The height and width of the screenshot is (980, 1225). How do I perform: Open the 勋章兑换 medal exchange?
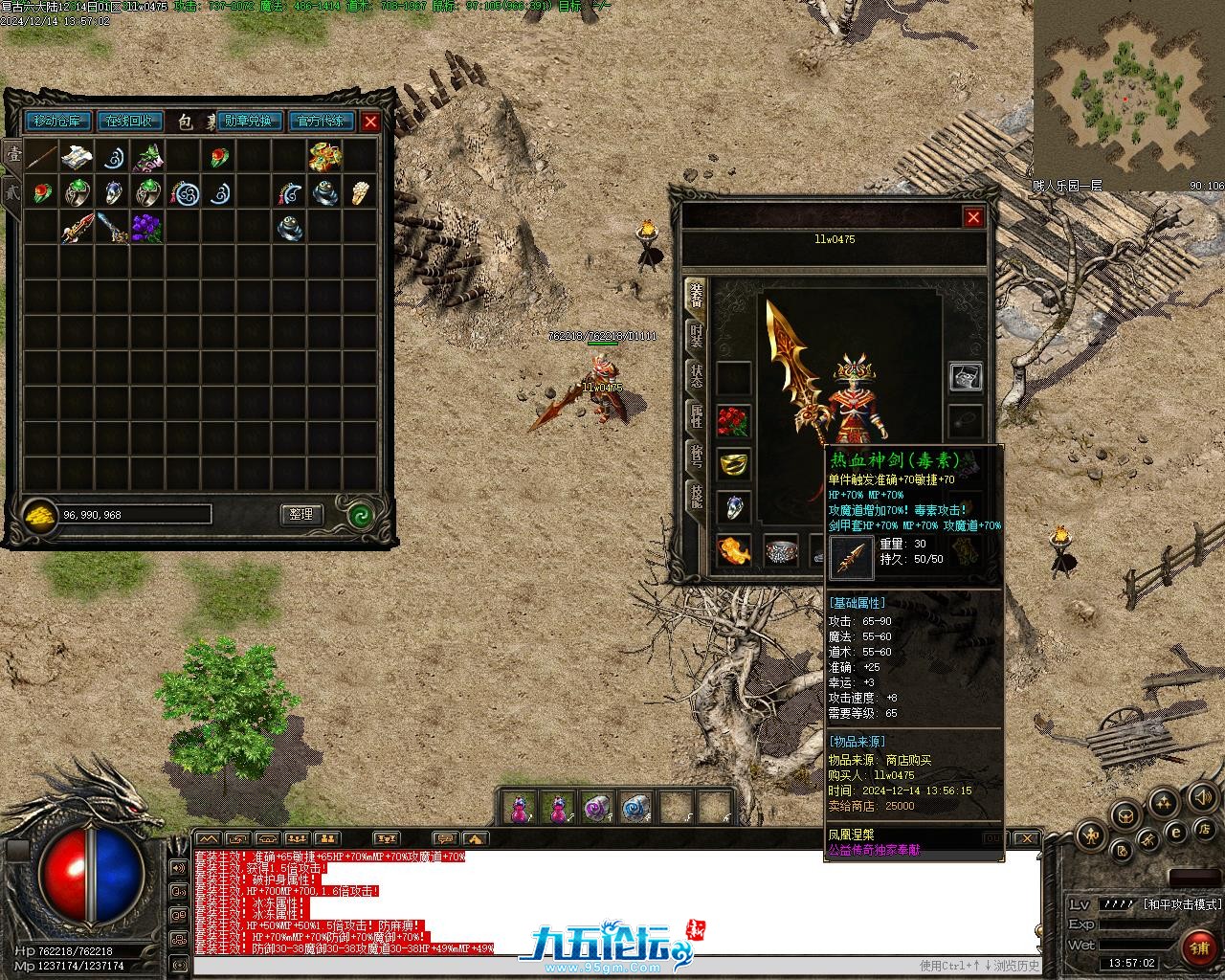click(x=249, y=122)
